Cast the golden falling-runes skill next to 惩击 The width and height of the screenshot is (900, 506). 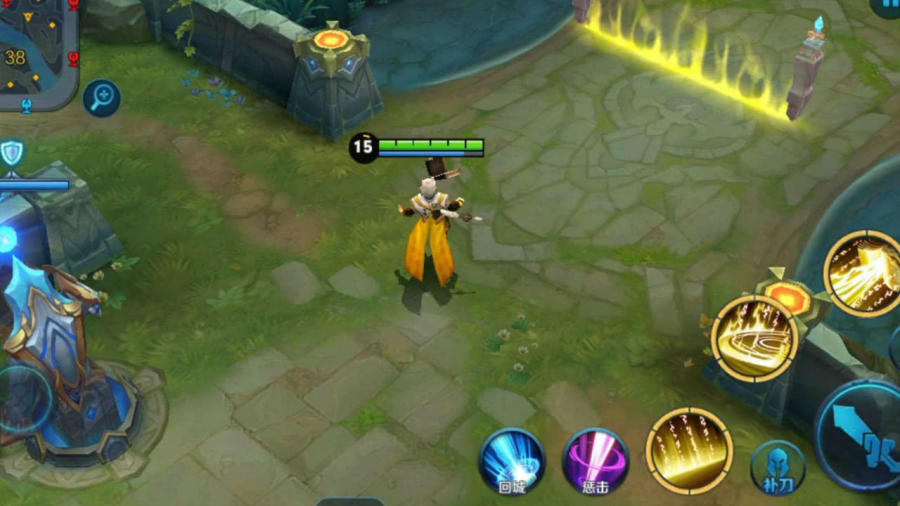coord(689,451)
